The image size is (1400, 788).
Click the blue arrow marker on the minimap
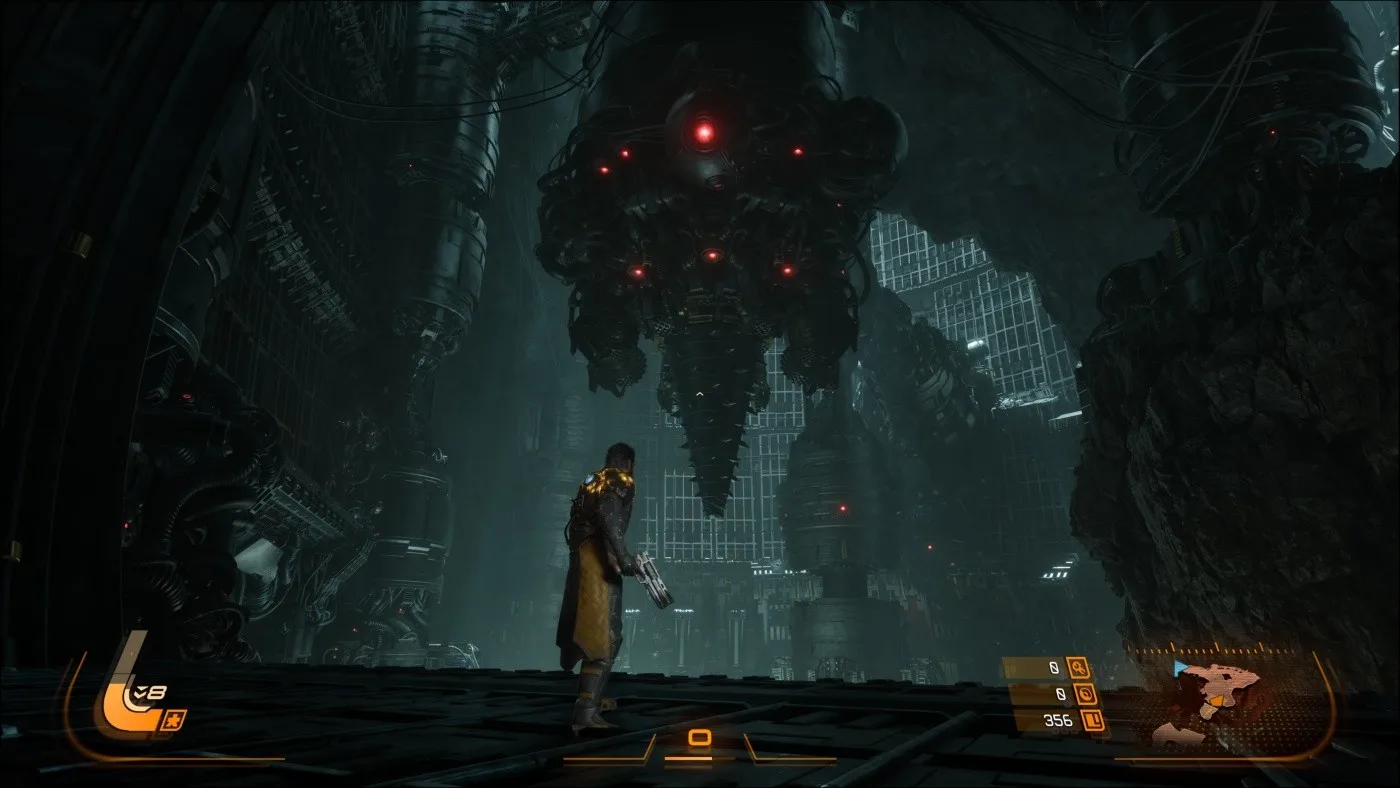click(x=1182, y=667)
